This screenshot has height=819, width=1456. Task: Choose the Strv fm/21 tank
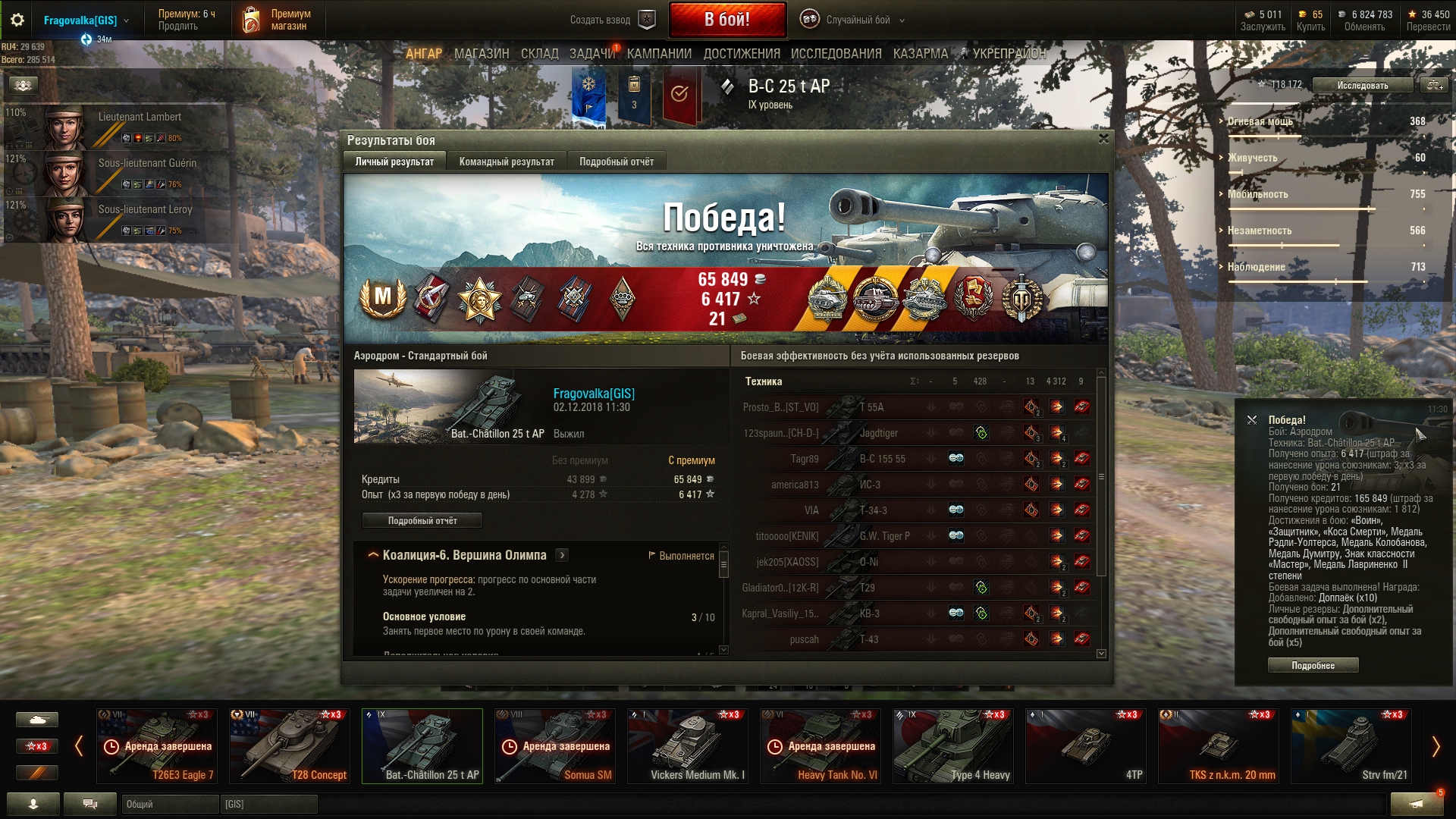pyautogui.click(x=1351, y=746)
